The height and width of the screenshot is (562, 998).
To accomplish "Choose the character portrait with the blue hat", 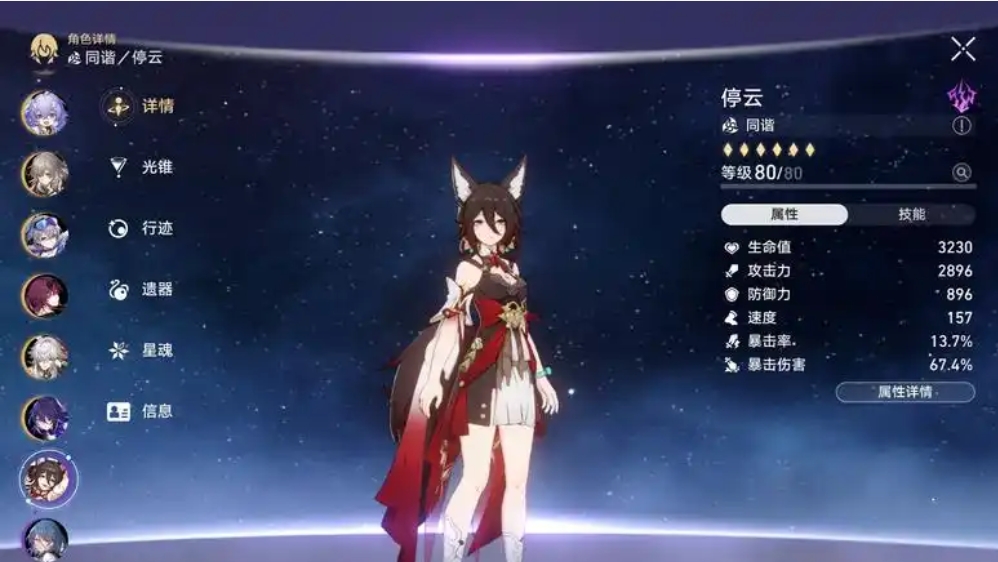I will click(x=45, y=235).
